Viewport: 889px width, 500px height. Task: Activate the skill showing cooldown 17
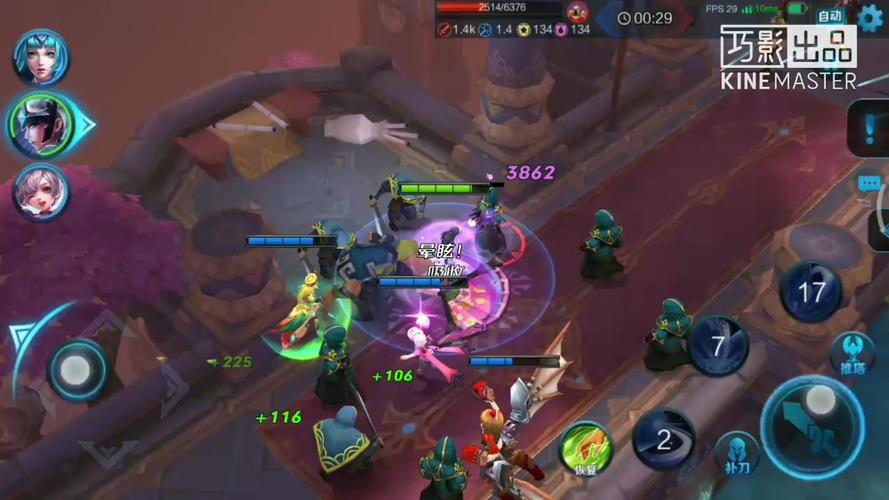pos(810,293)
